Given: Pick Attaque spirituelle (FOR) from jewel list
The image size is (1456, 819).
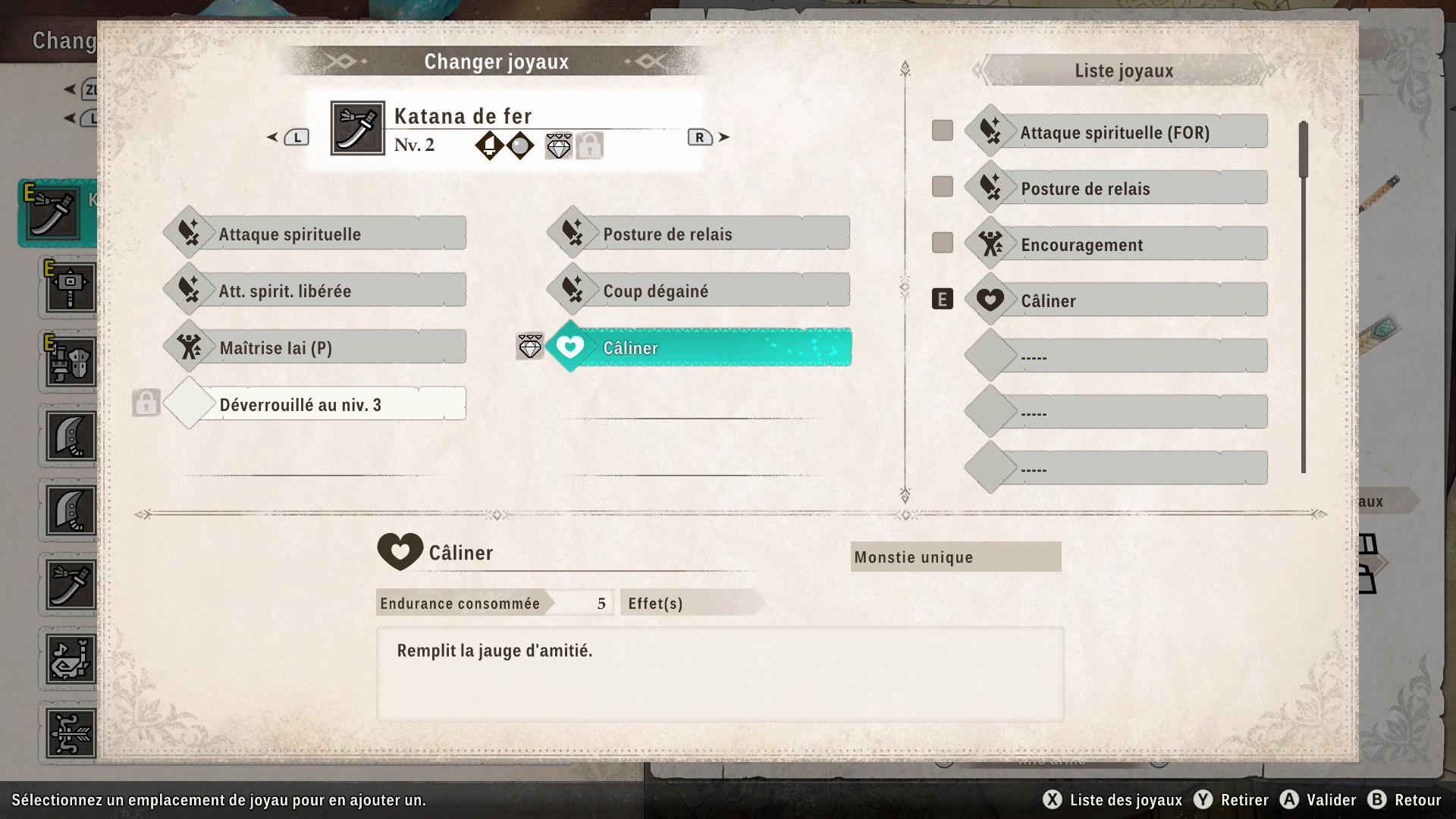Looking at the screenshot, I should click(x=1116, y=133).
